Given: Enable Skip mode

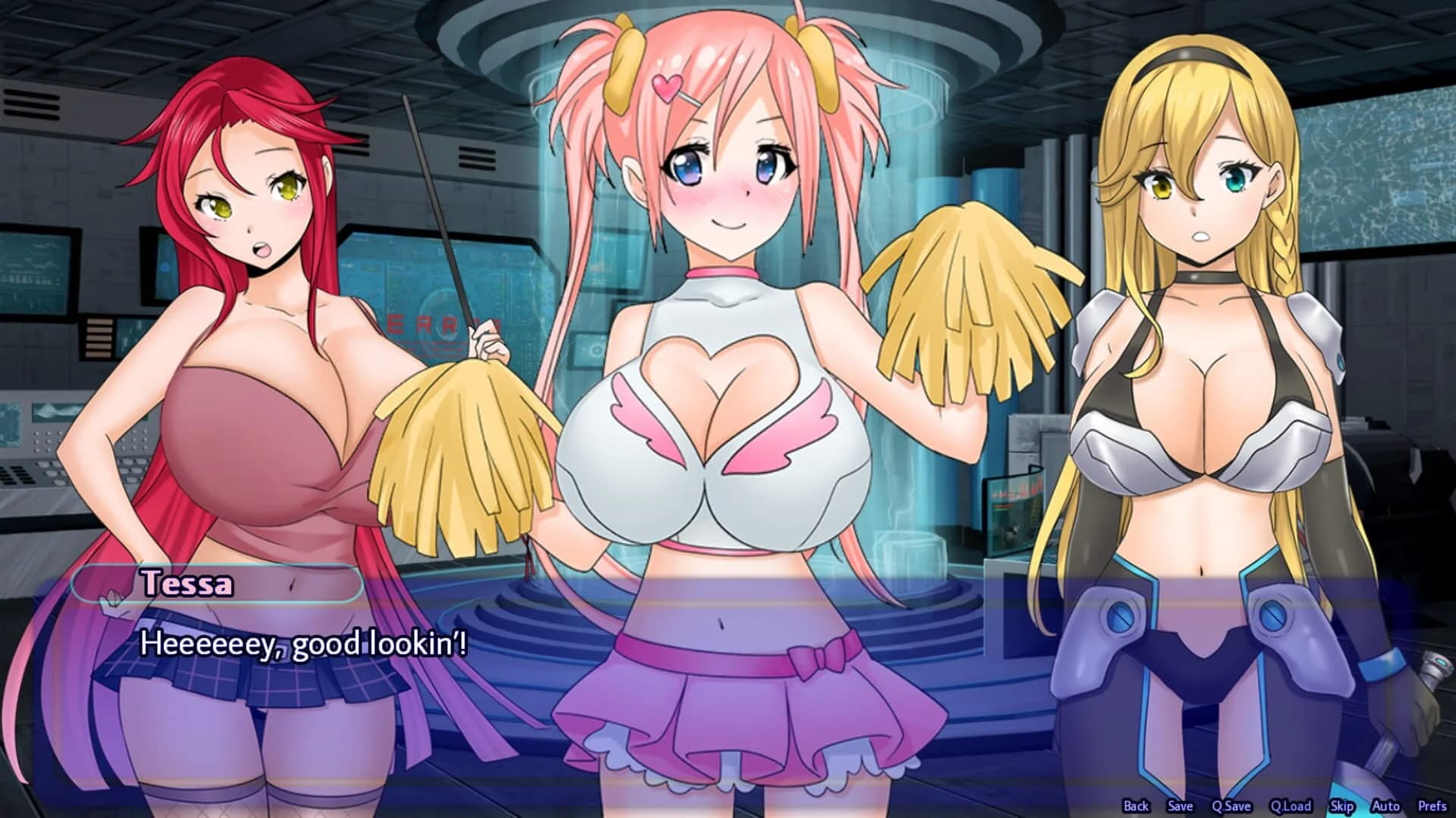Looking at the screenshot, I should pos(1342,805).
